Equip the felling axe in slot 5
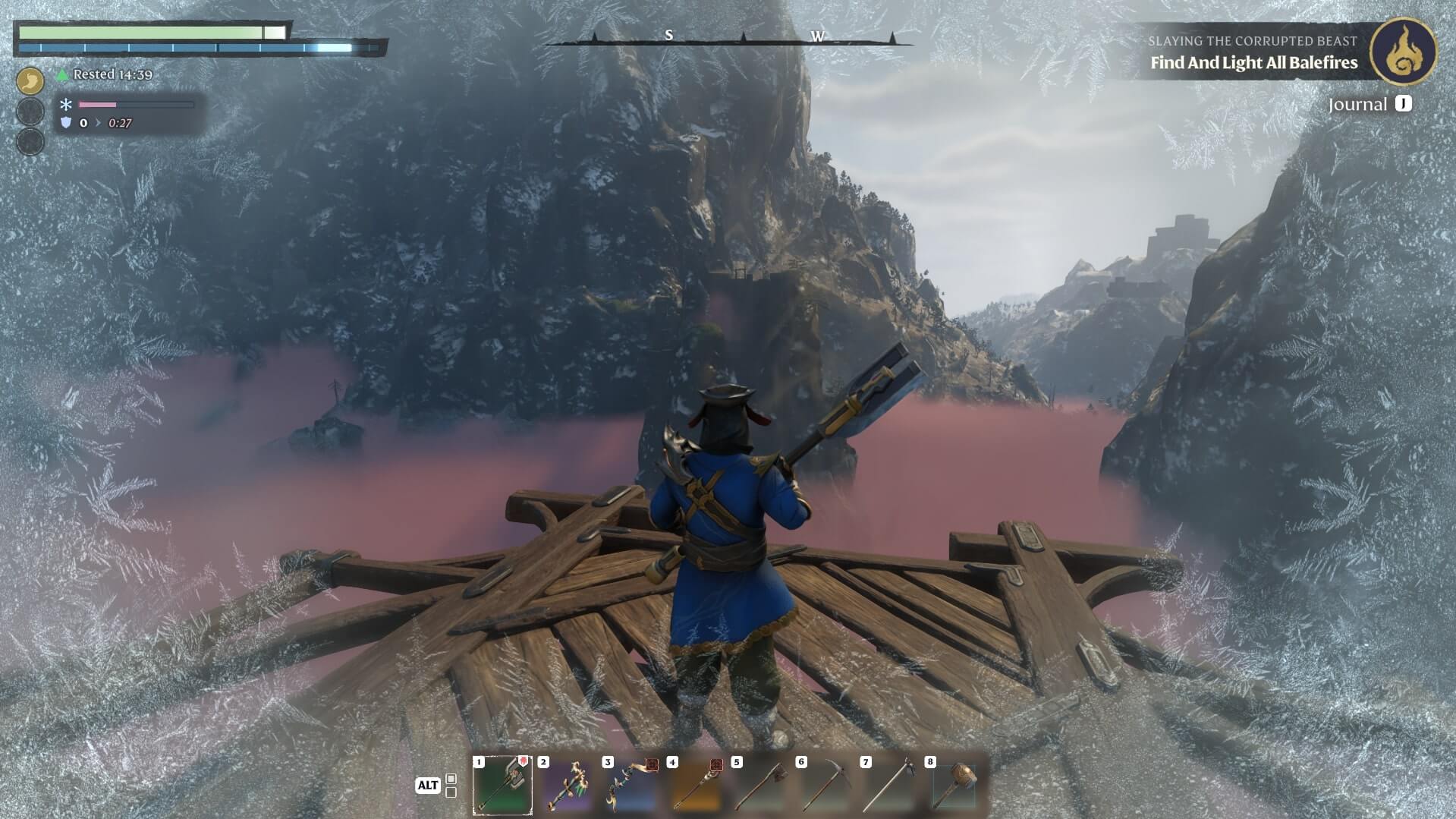The height and width of the screenshot is (819, 1456). click(x=760, y=785)
